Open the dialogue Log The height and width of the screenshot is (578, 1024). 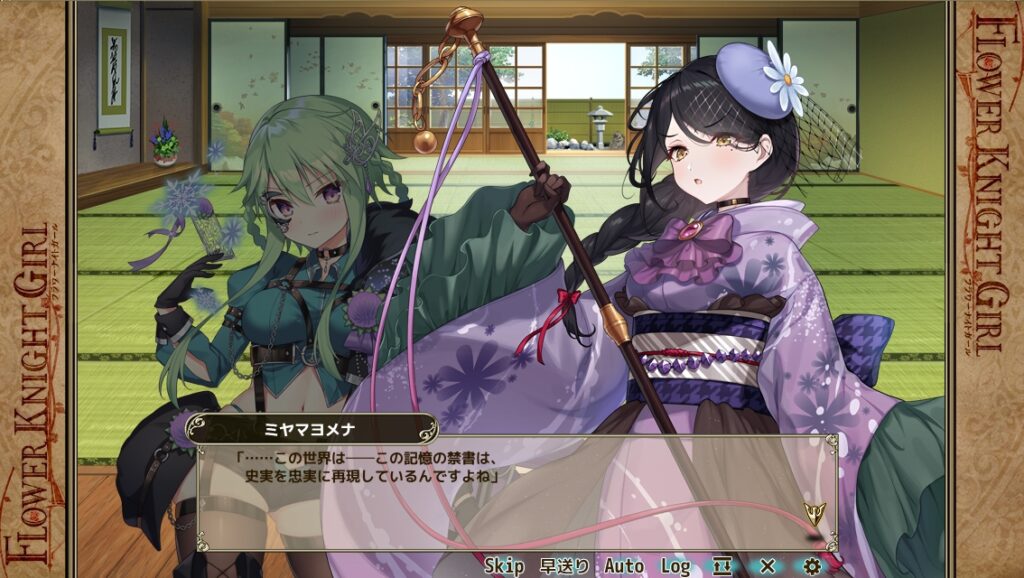click(675, 566)
